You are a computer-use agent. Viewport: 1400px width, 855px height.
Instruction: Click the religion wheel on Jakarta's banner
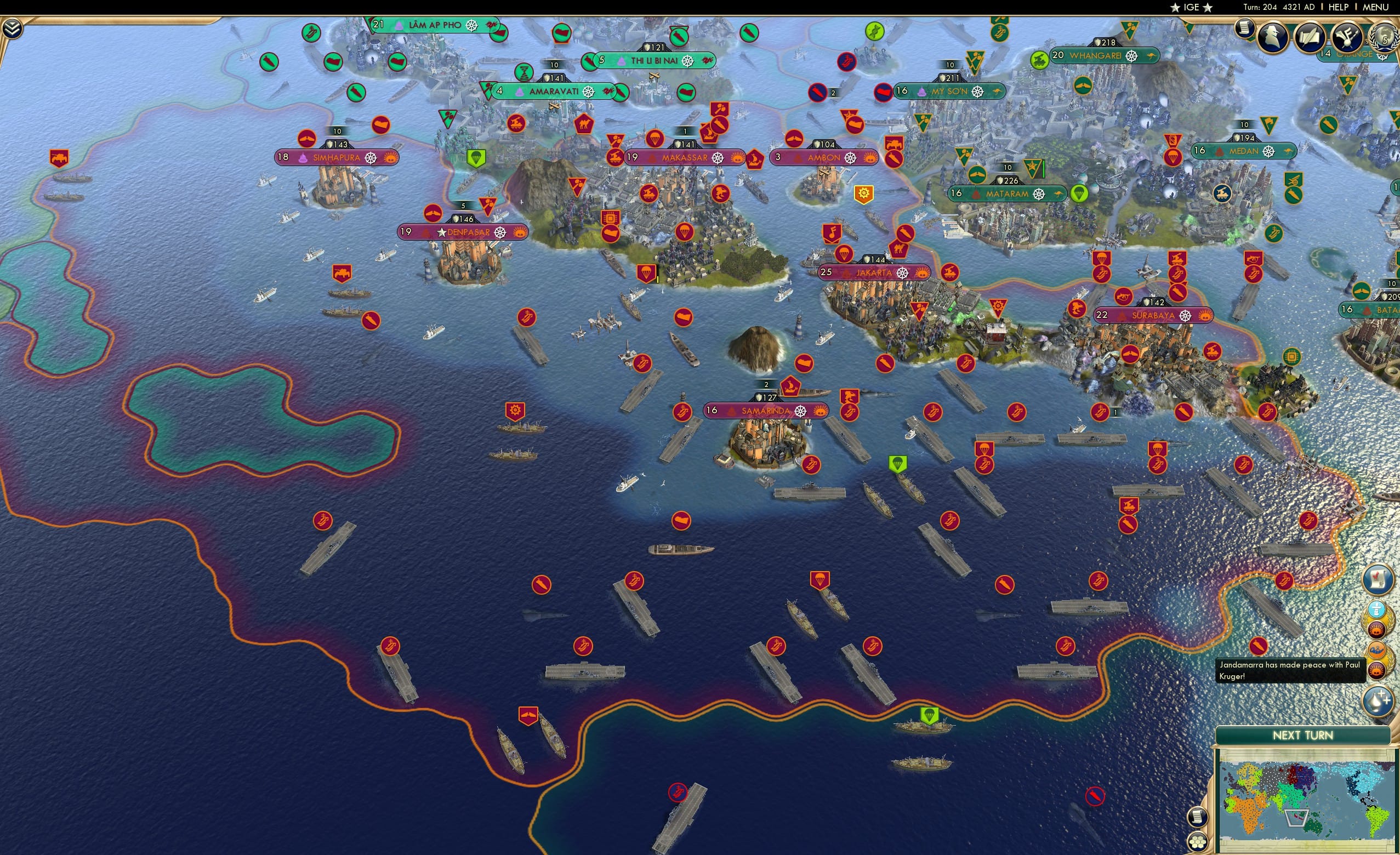pos(903,273)
